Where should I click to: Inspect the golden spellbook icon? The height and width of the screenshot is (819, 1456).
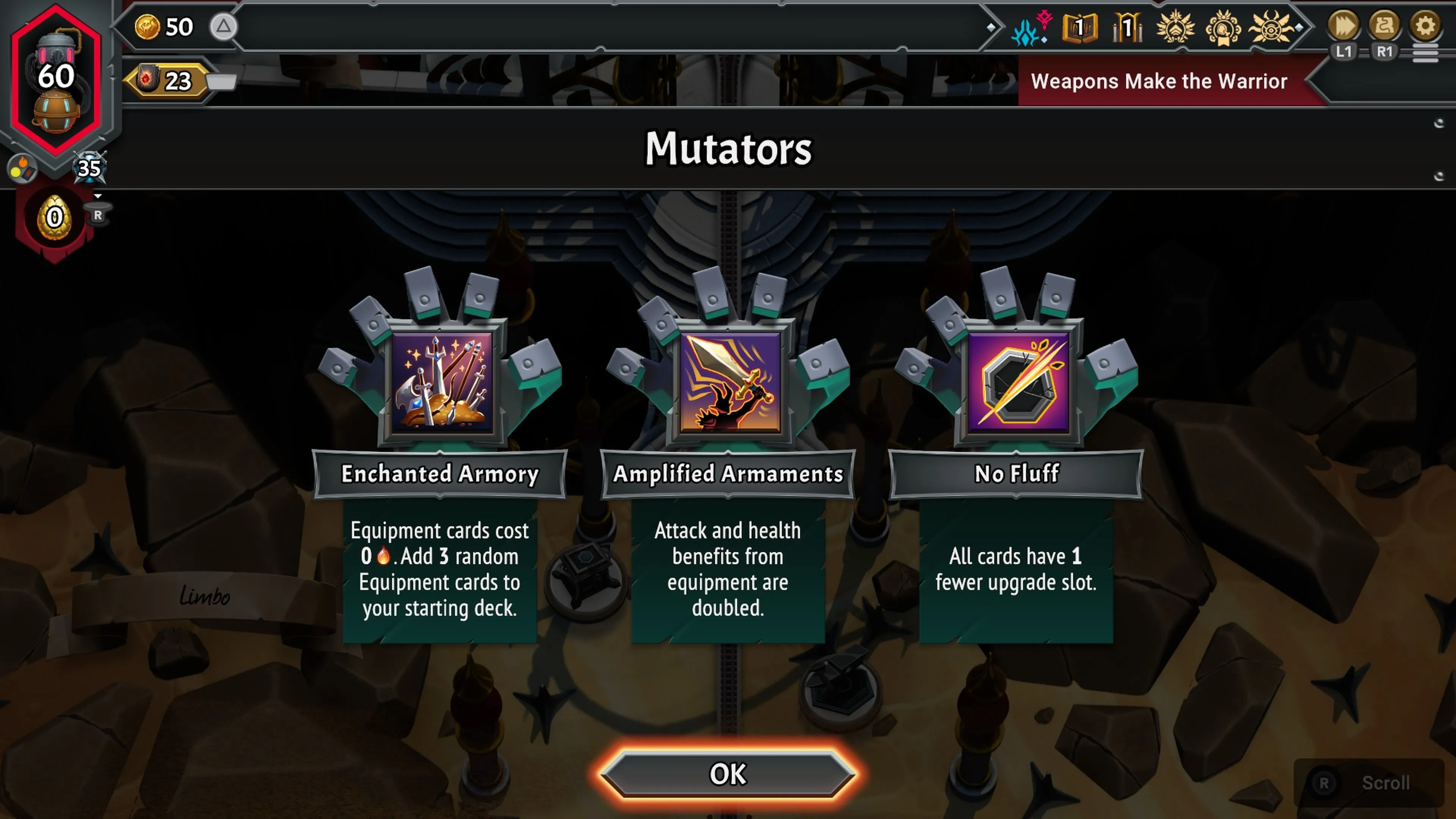(1079, 27)
